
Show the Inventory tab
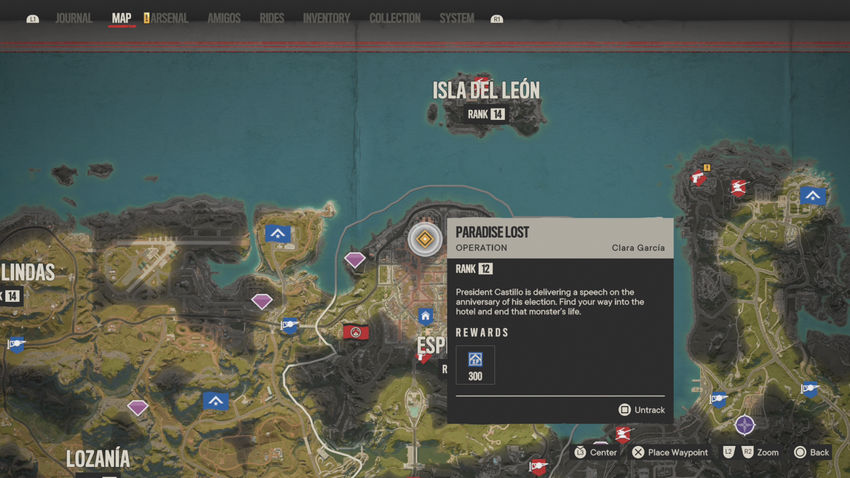[x=326, y=18]
